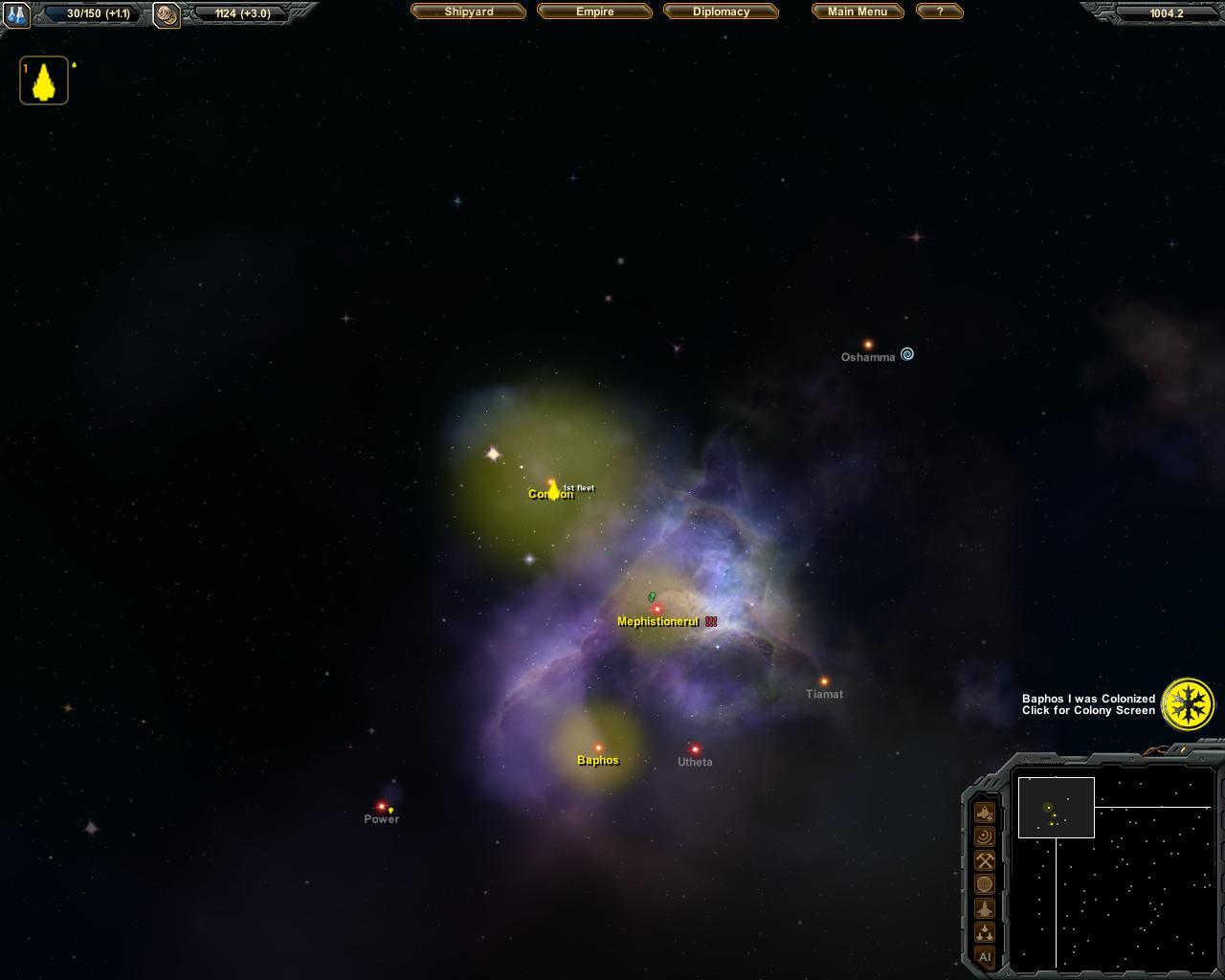Click the galaxy minimap
This screenshot has width=1225, height=980.
1112,866
